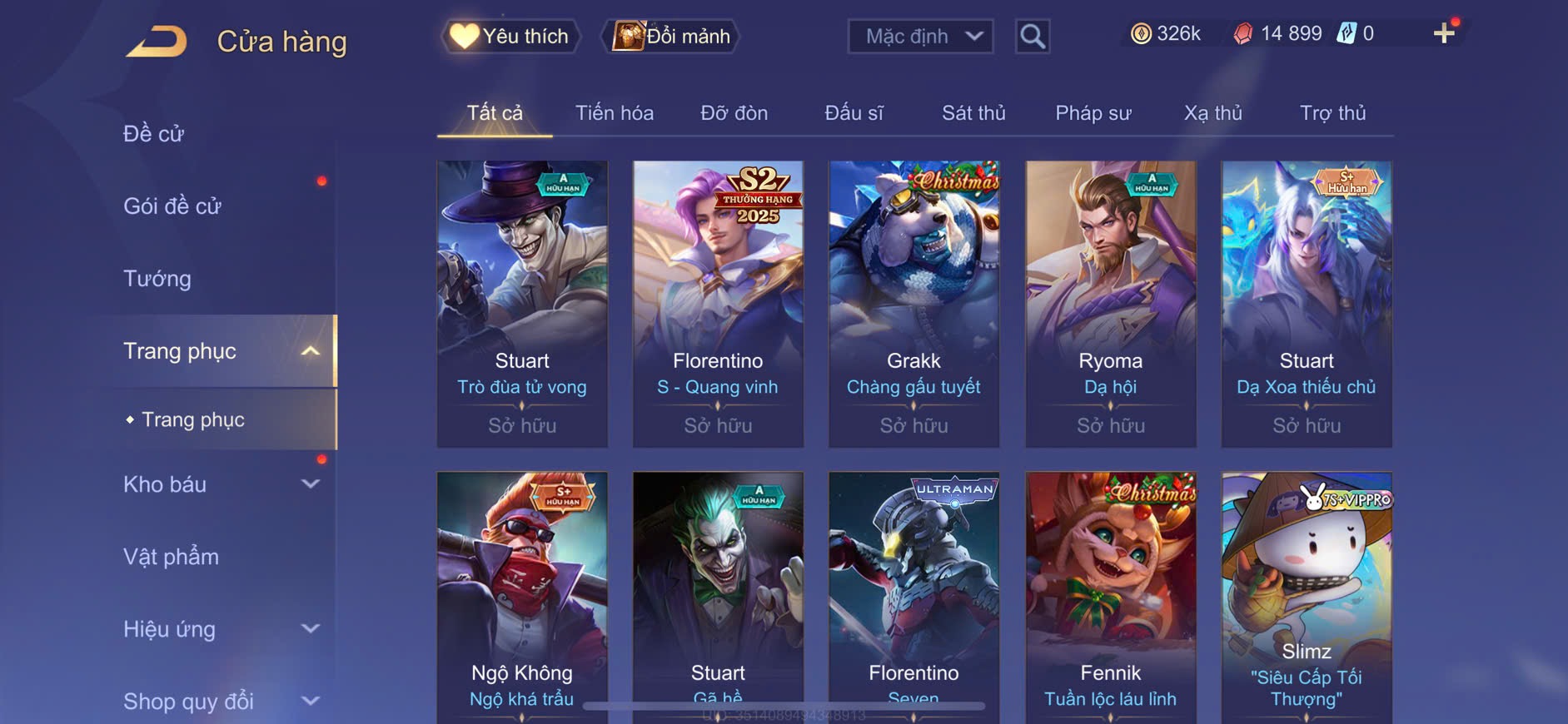1568x724 pixels.
Task: Open Đề cử in the sidebar
Action: 154,133
